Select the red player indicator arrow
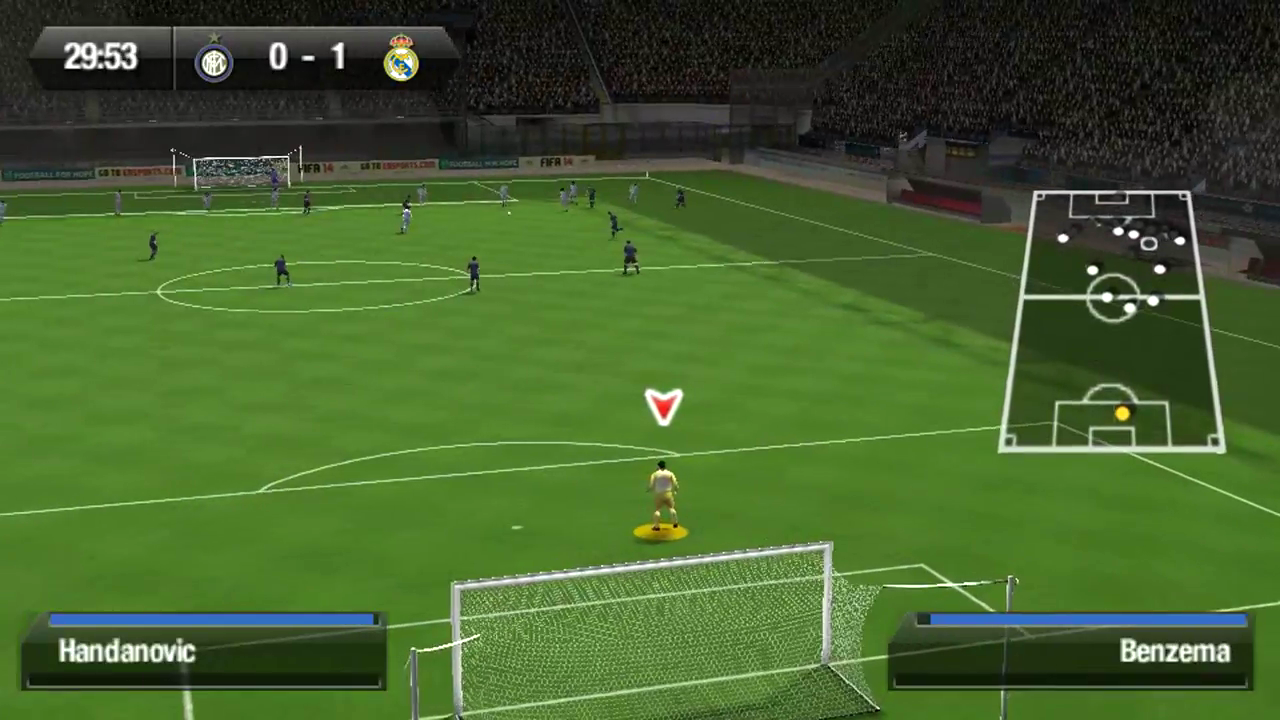 [663, 407]
